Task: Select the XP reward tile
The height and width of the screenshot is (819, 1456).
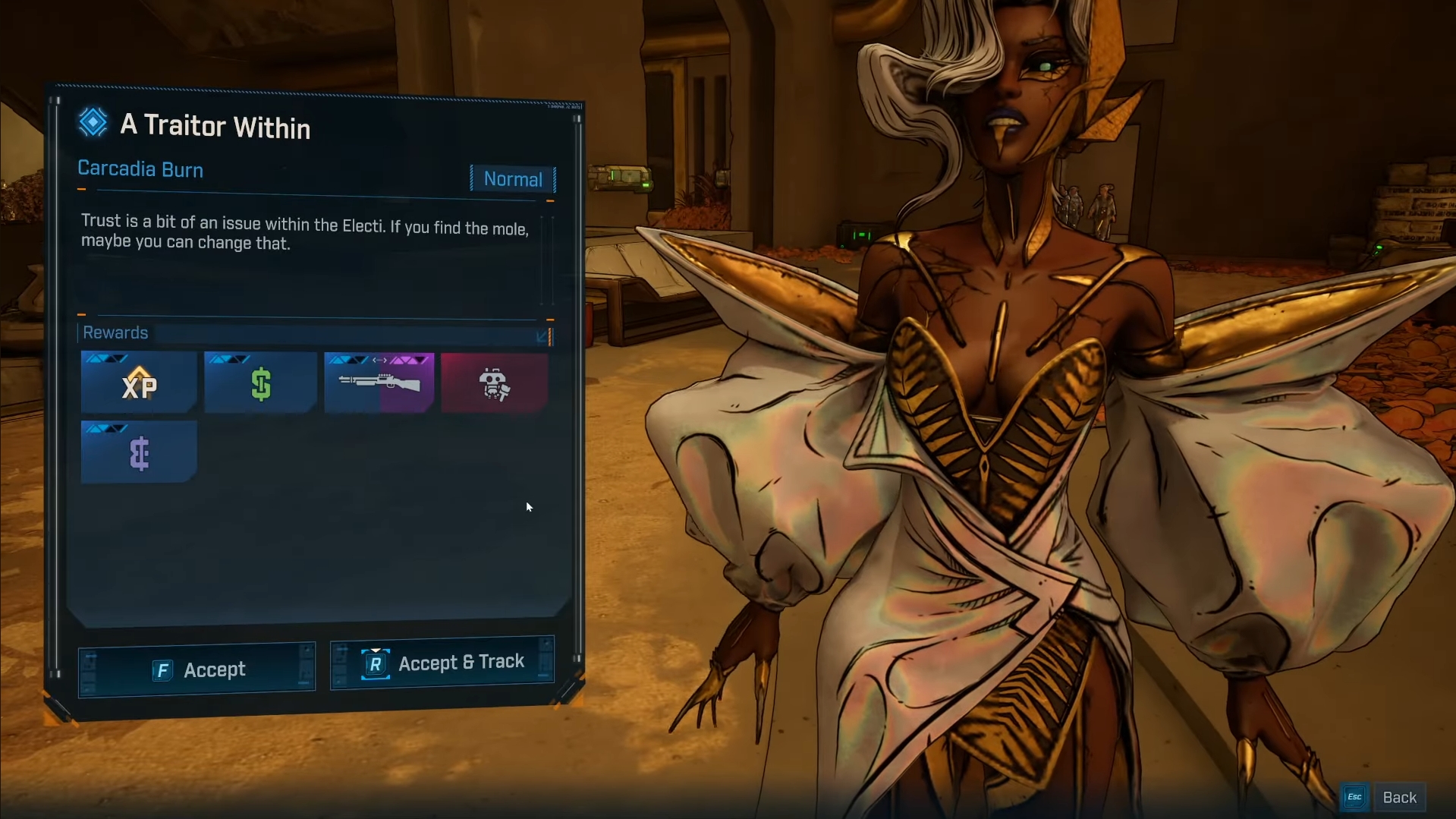Action: click(139, 383)
